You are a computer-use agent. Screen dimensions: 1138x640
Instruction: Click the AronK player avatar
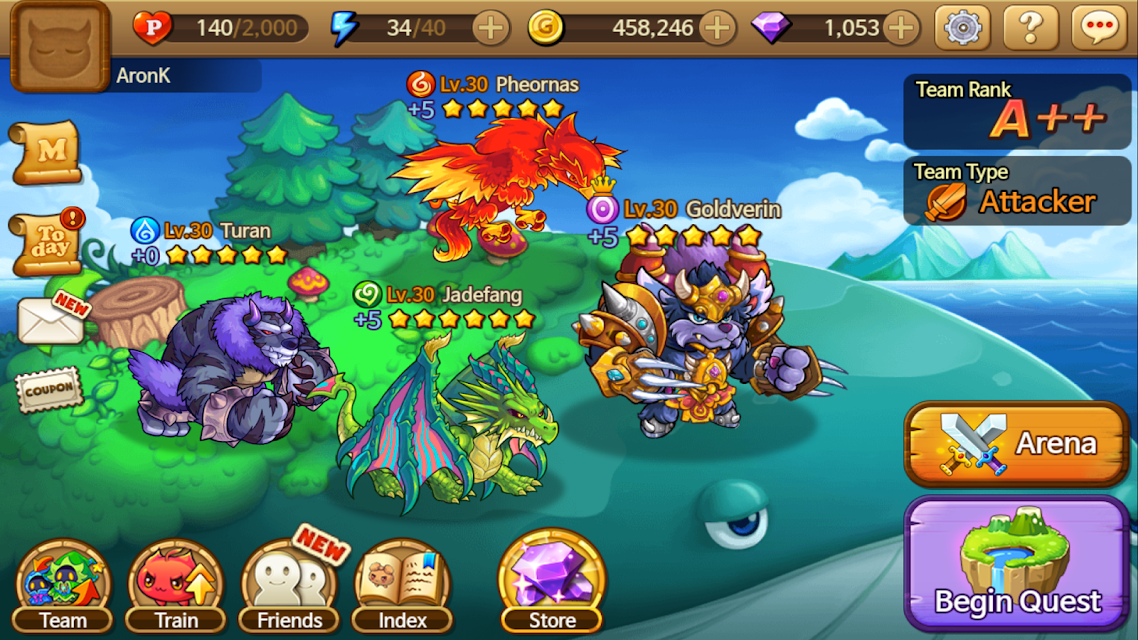[59, 46]
